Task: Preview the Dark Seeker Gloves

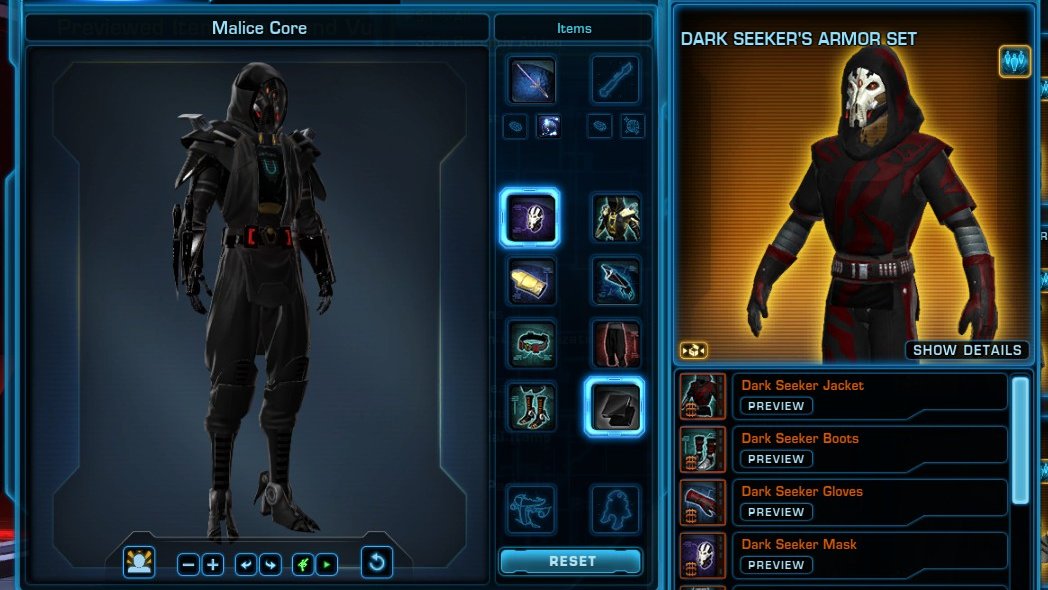Action: (x=776, y=512)
